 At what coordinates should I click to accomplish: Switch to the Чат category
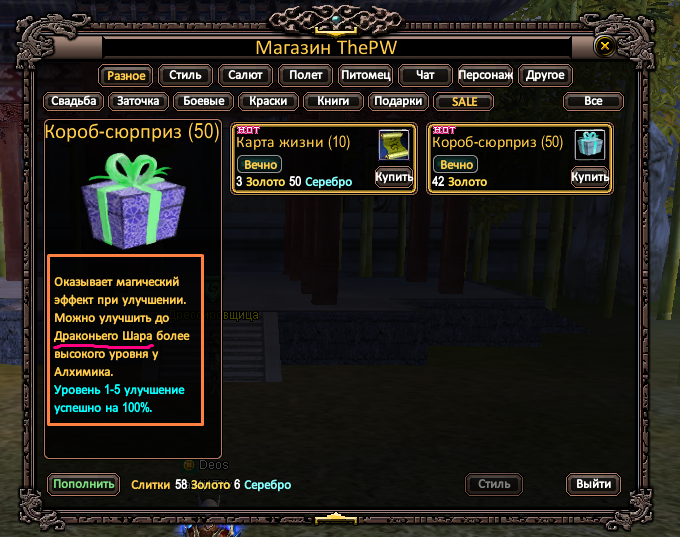point(424,75)
